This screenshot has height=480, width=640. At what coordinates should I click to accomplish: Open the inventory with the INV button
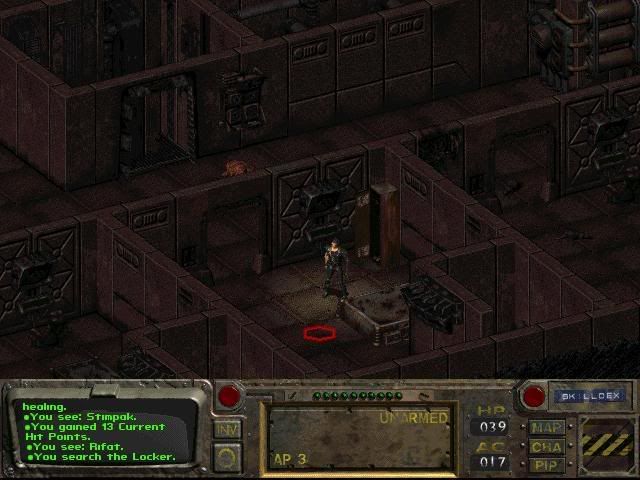(x=227, y=429)
